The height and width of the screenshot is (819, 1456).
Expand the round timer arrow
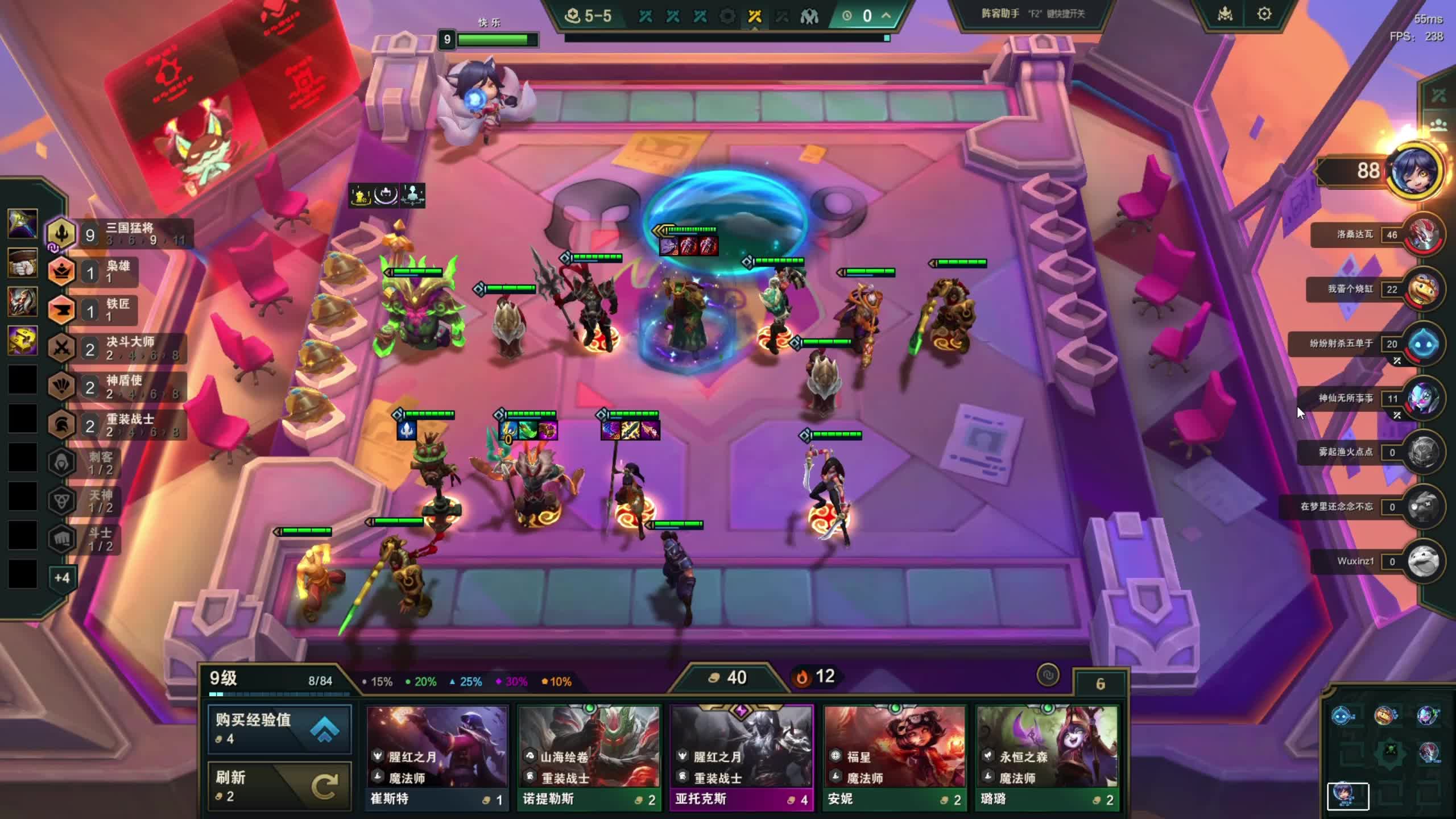pyautogui.click(x=886, y=15)
